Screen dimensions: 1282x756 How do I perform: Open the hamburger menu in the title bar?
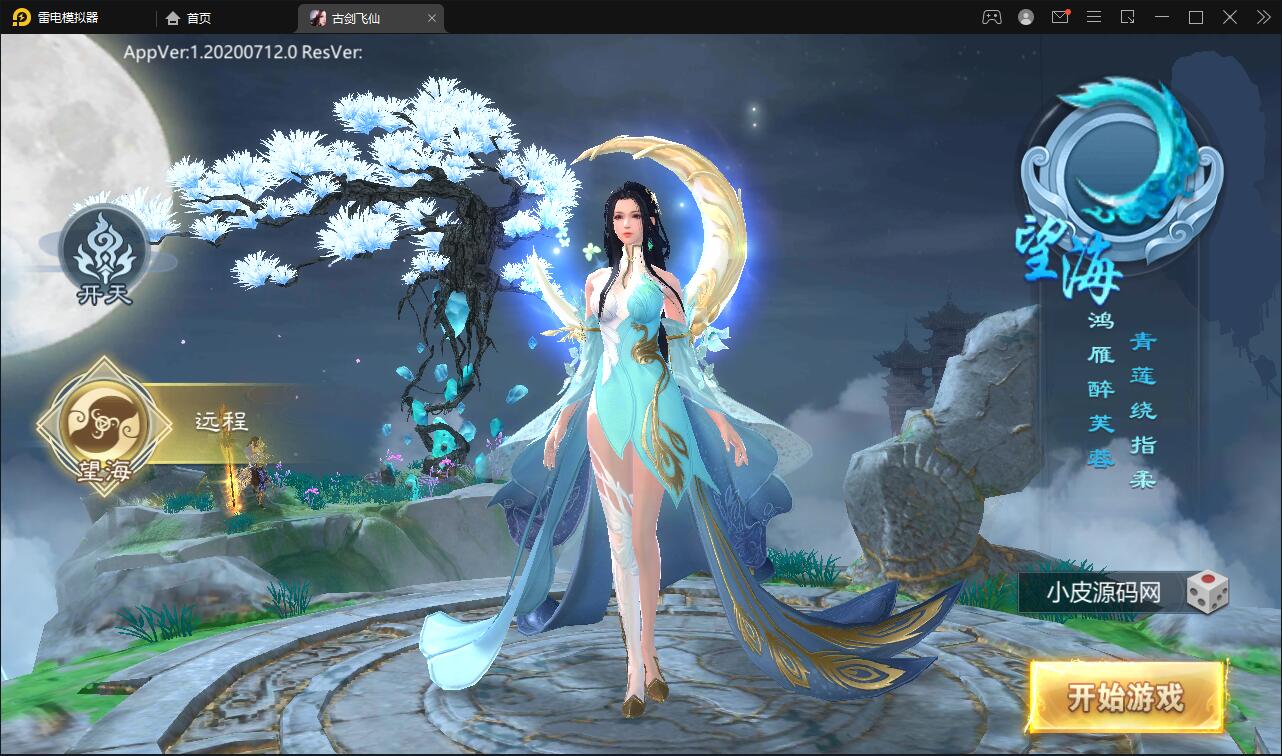[1095, 17]
